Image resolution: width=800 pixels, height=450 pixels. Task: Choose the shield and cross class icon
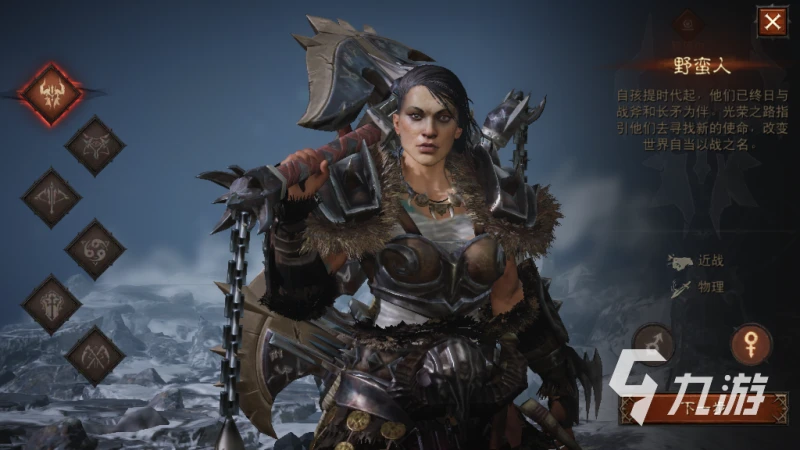(51, 303)
